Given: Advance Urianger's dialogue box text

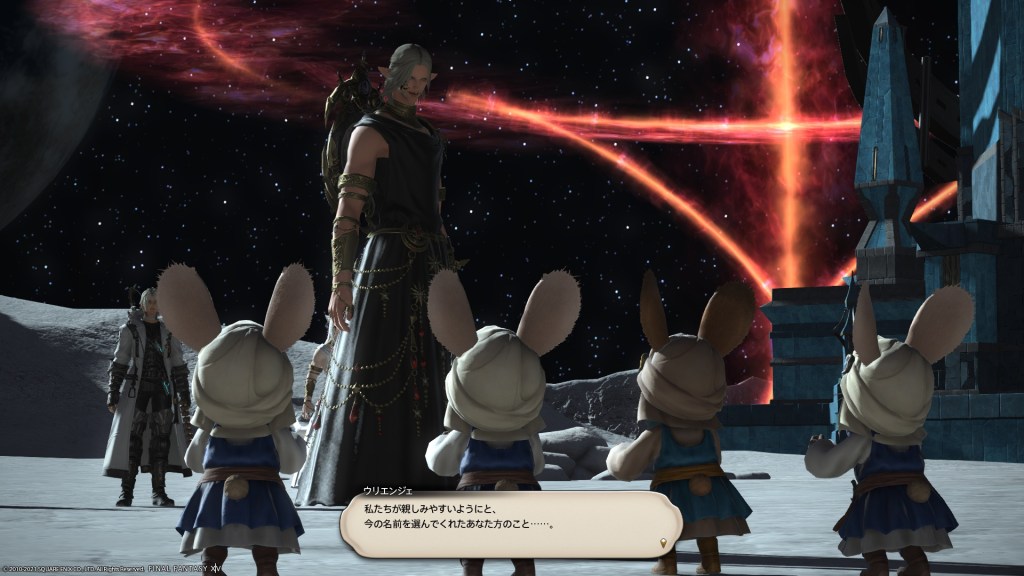Looking at the screenshot, I should coord(510,524).
